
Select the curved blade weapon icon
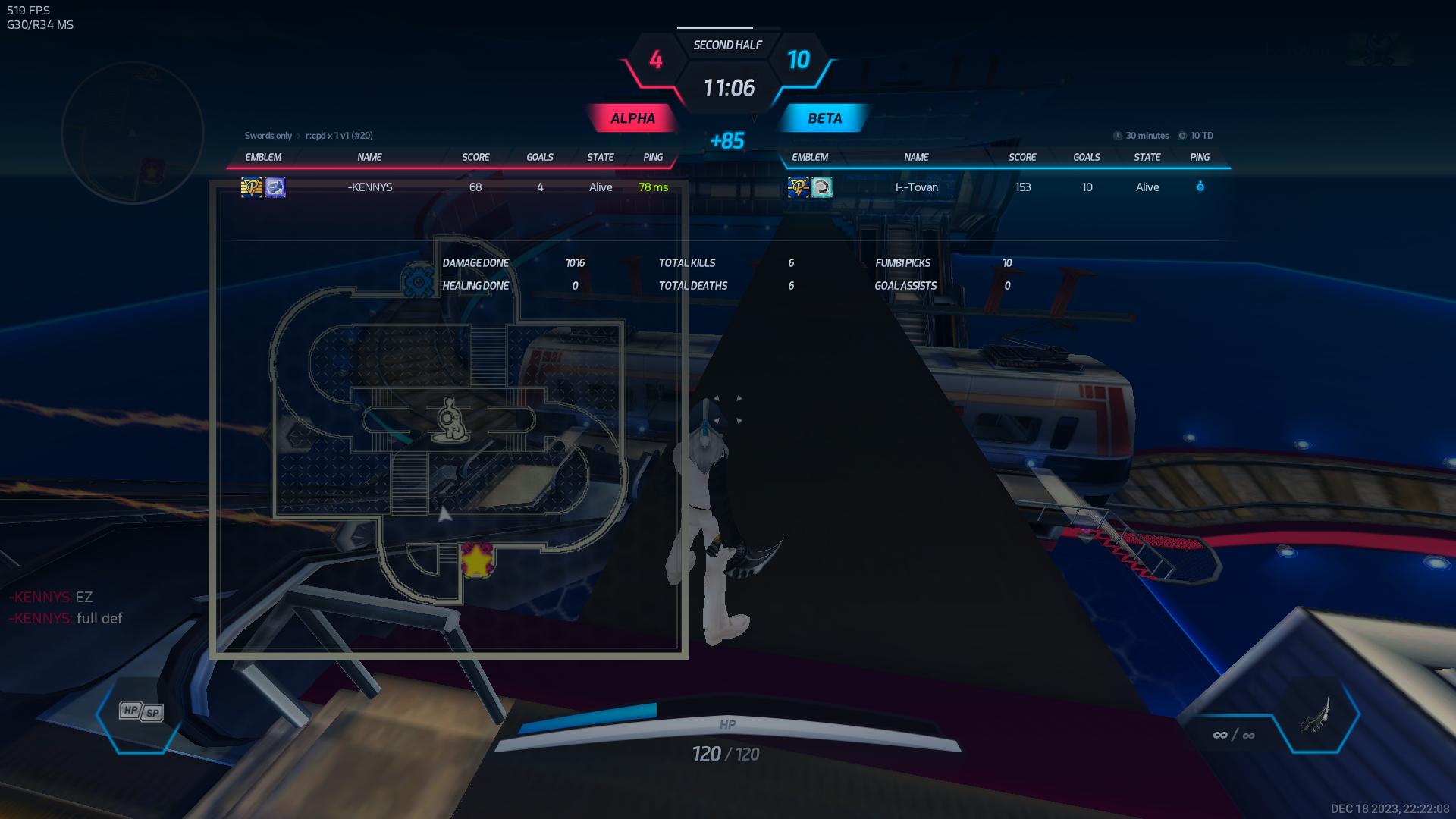pos(1316,715)
